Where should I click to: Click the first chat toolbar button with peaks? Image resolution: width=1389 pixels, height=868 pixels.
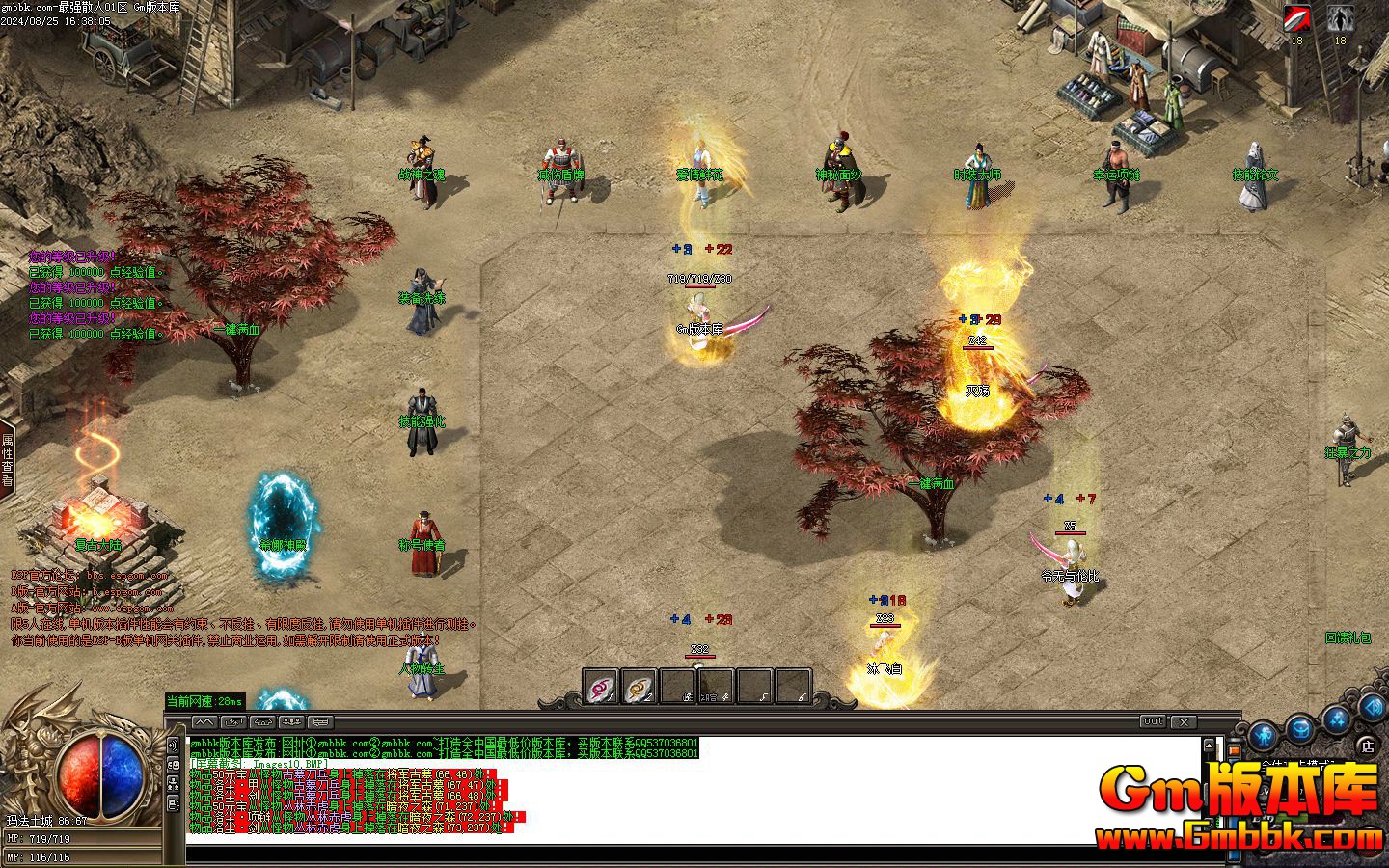tap(204, 721)
